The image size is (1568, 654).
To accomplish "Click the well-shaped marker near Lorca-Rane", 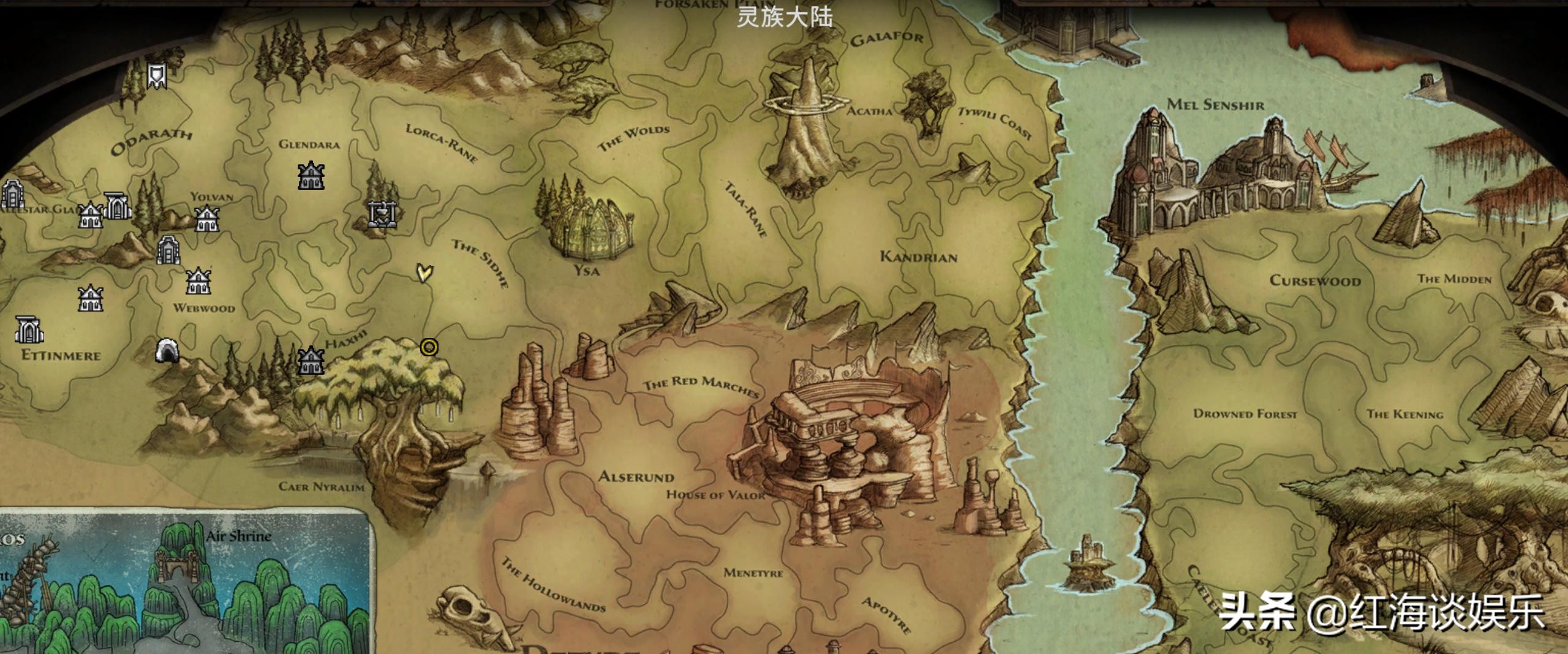I will [x=383, y=214].
